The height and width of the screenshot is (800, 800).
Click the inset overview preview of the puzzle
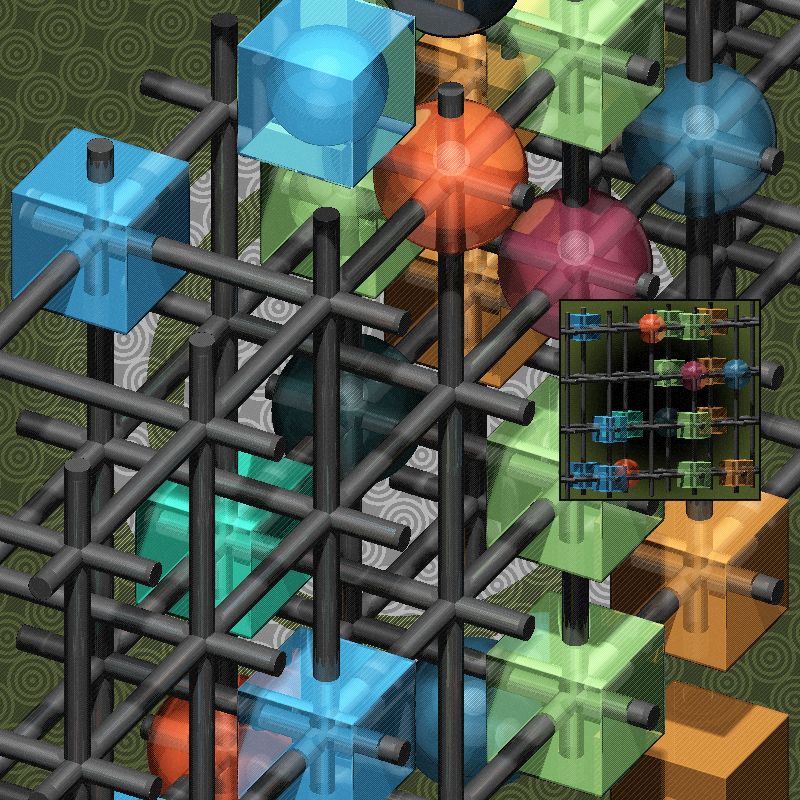(660, 400)
